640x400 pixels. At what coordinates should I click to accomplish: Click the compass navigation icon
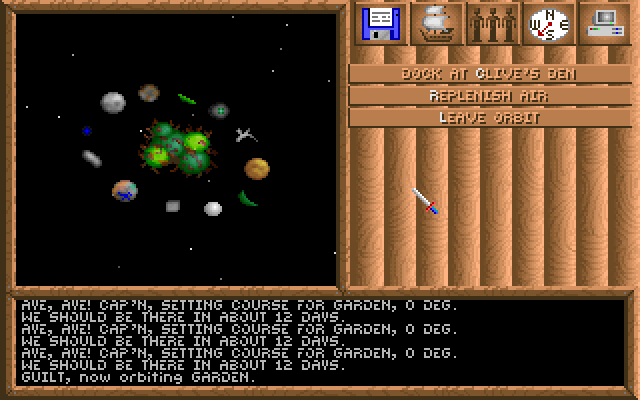point(548,24)
